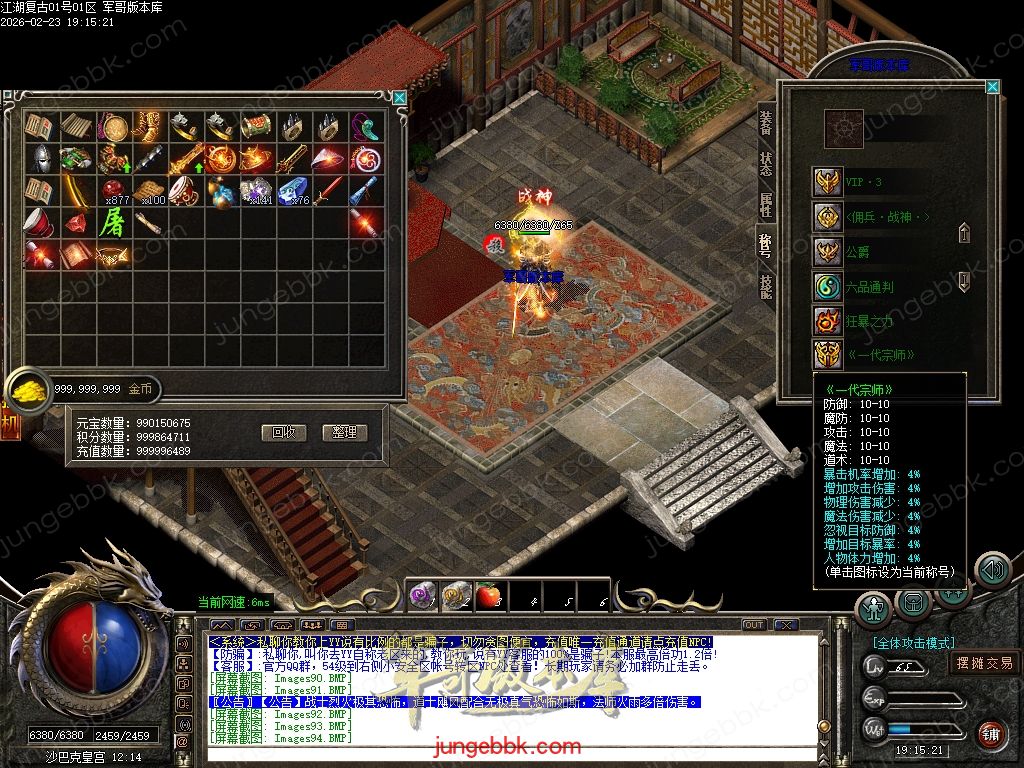Select the 狂暴之力 flame title icon
The width and height of the screenshot is (1024, 768).
coord(827,321)
